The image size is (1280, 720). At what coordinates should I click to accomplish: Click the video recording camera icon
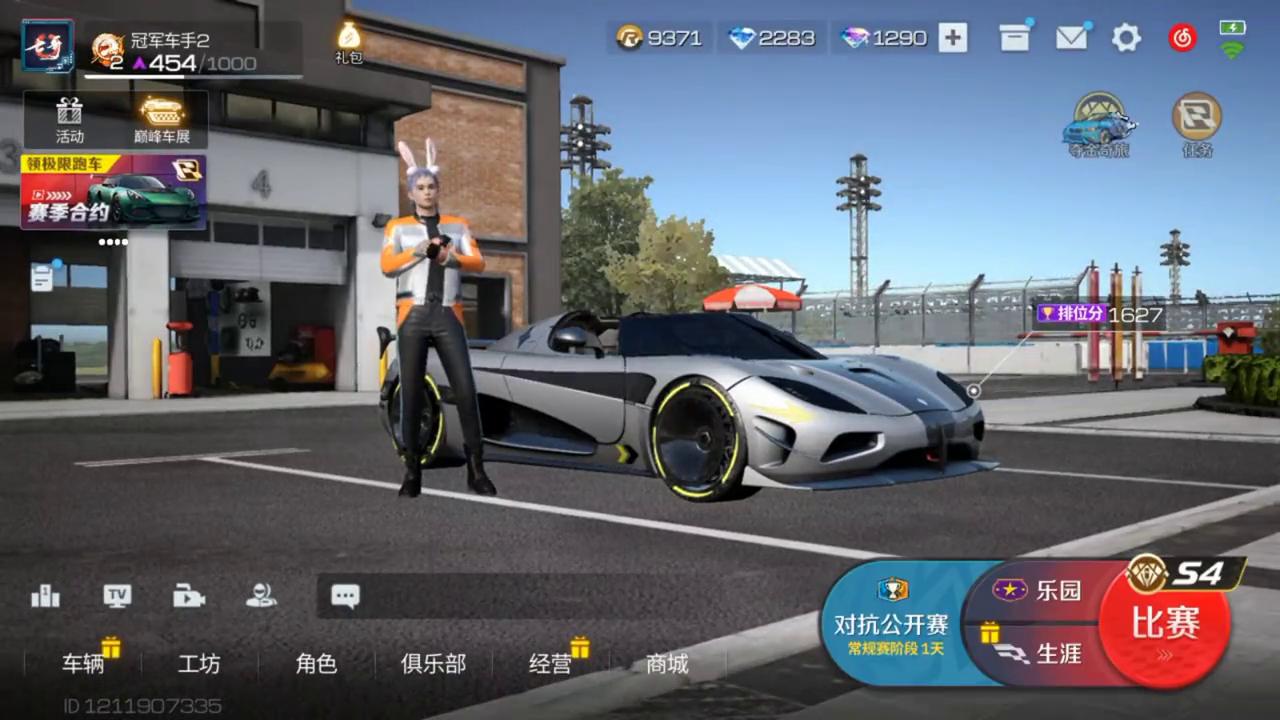click(x=189, y=596)
